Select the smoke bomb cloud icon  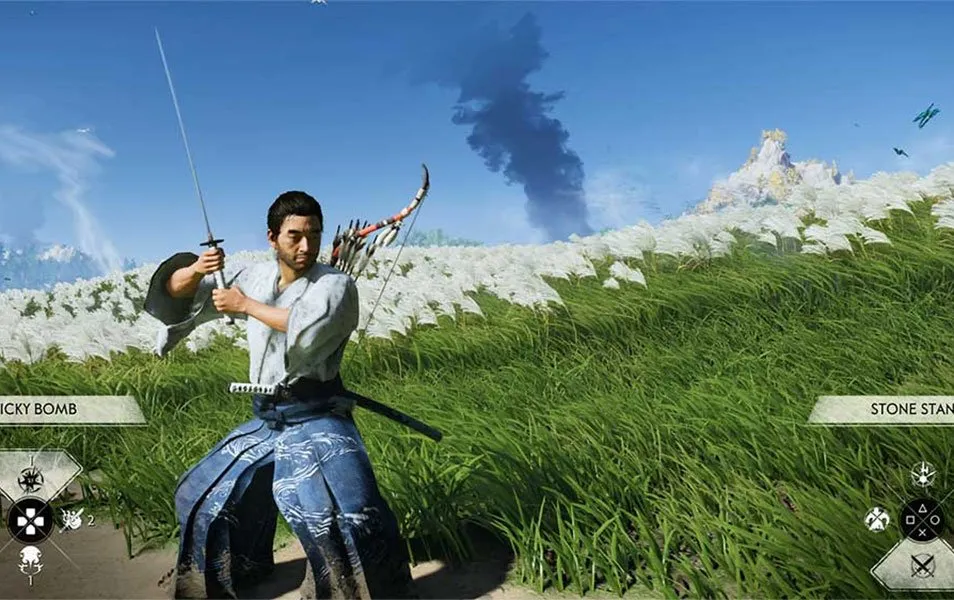tap(30, 562)
